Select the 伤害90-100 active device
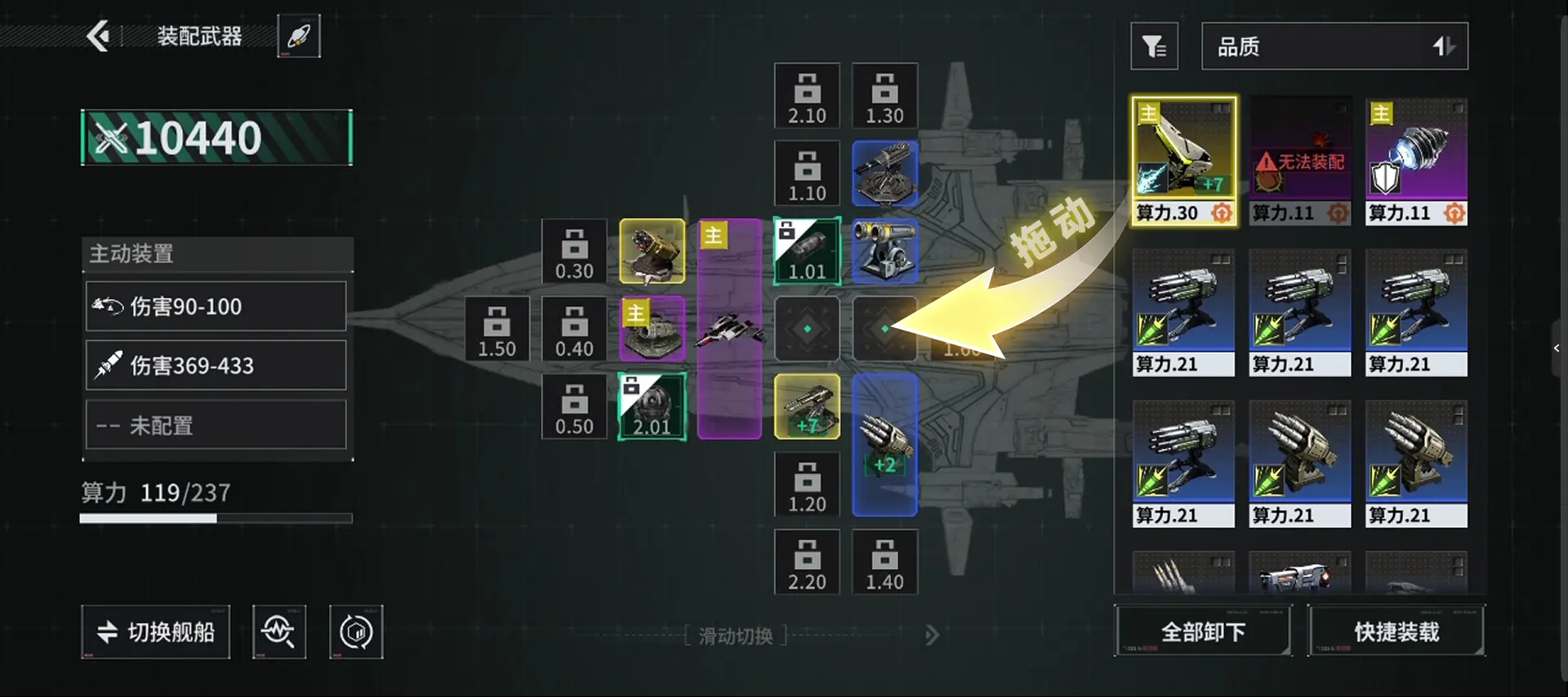Image resolution: width=1568 pixels, height=697 pixels. click(x=216, y=306)
